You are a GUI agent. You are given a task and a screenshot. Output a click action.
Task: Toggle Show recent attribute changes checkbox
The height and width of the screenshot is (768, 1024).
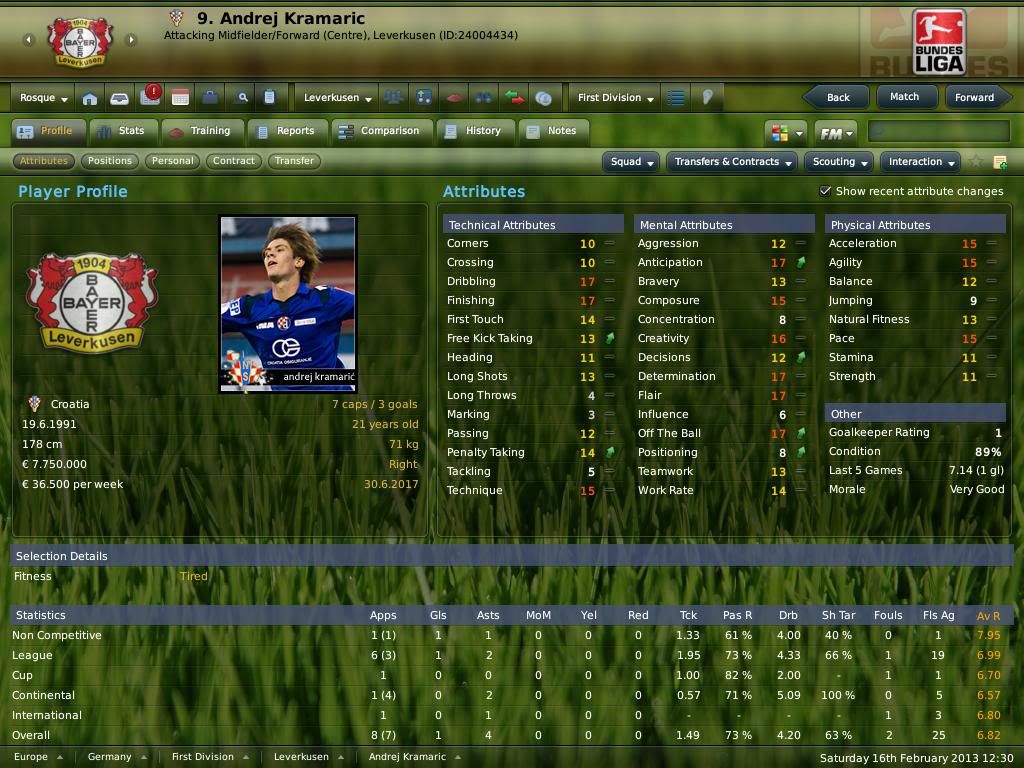tap(826, 191)
